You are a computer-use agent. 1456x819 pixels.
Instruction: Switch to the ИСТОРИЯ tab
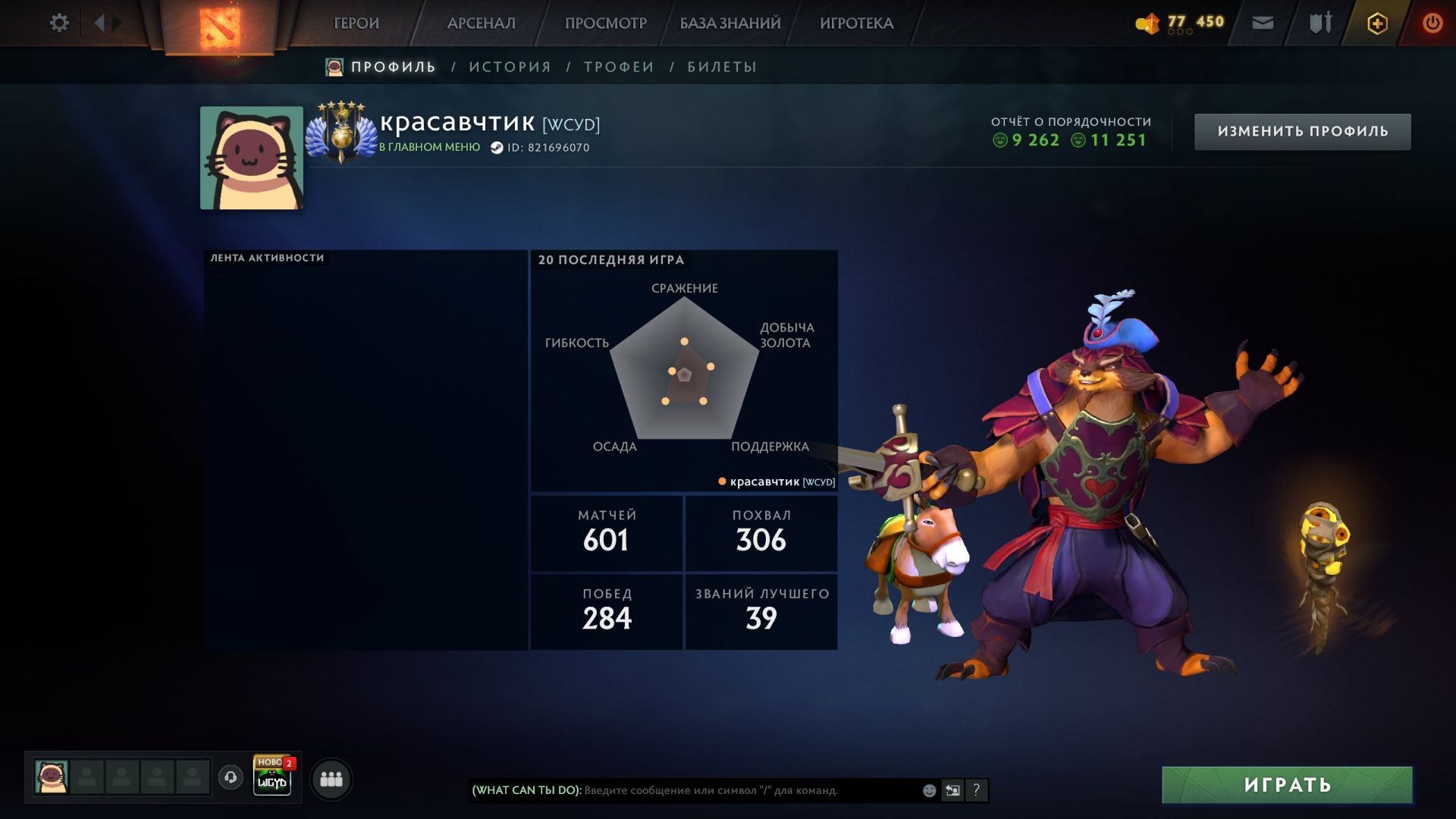tap(510, 67)
